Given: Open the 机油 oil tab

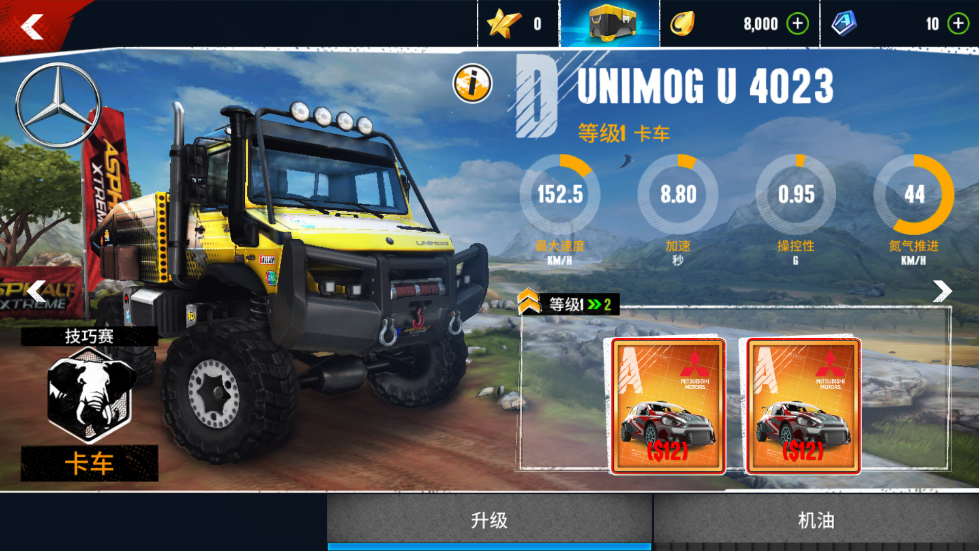Looking at the screenshot, I should point(816,520).
